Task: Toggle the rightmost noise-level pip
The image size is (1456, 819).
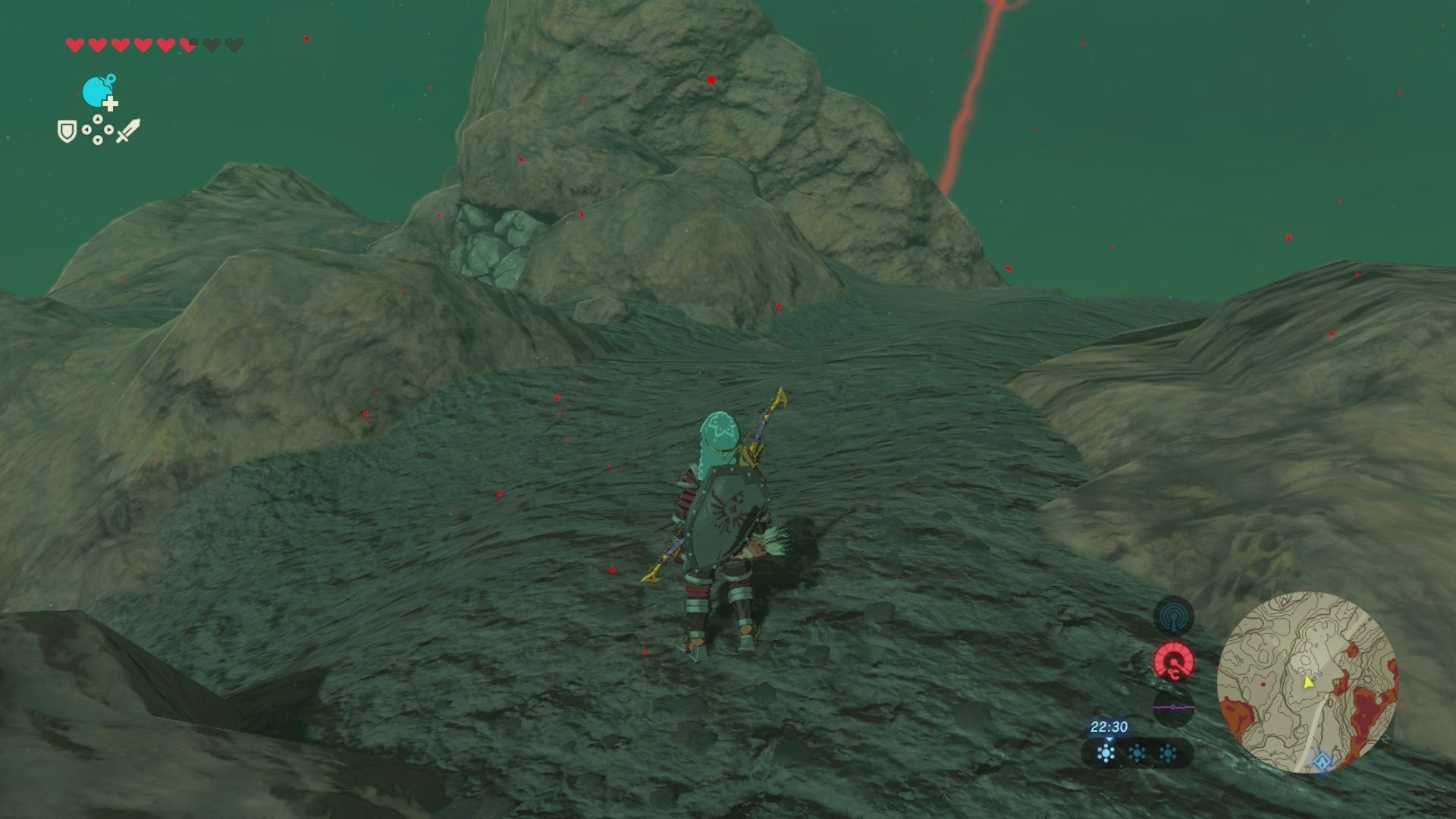Action: coord(1167,754)
